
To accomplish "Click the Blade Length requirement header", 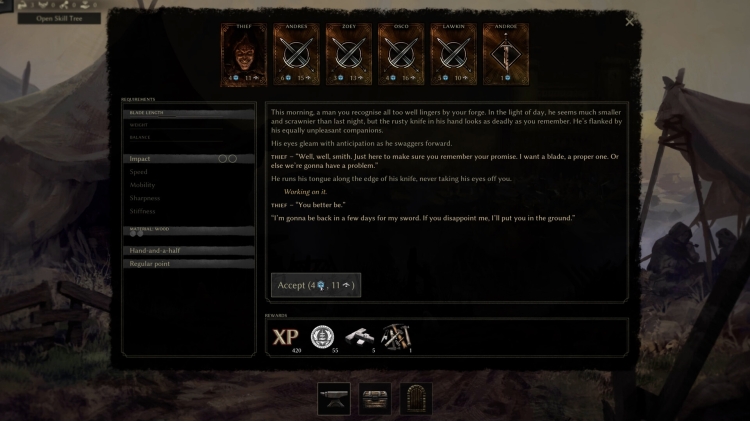I will [x=189, y=114].
